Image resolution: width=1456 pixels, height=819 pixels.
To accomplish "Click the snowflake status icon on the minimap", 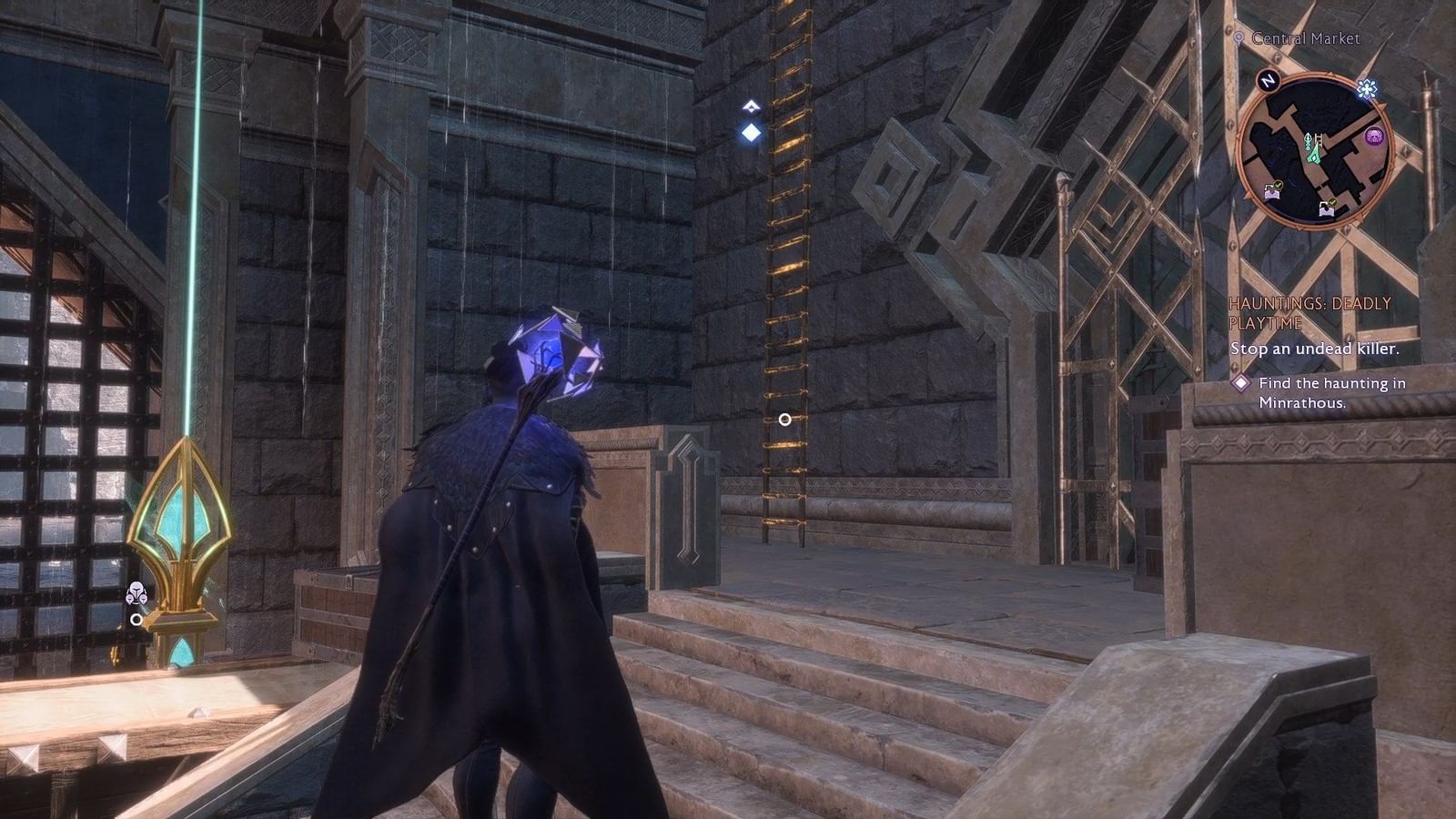I will (x=1367, y=88).
